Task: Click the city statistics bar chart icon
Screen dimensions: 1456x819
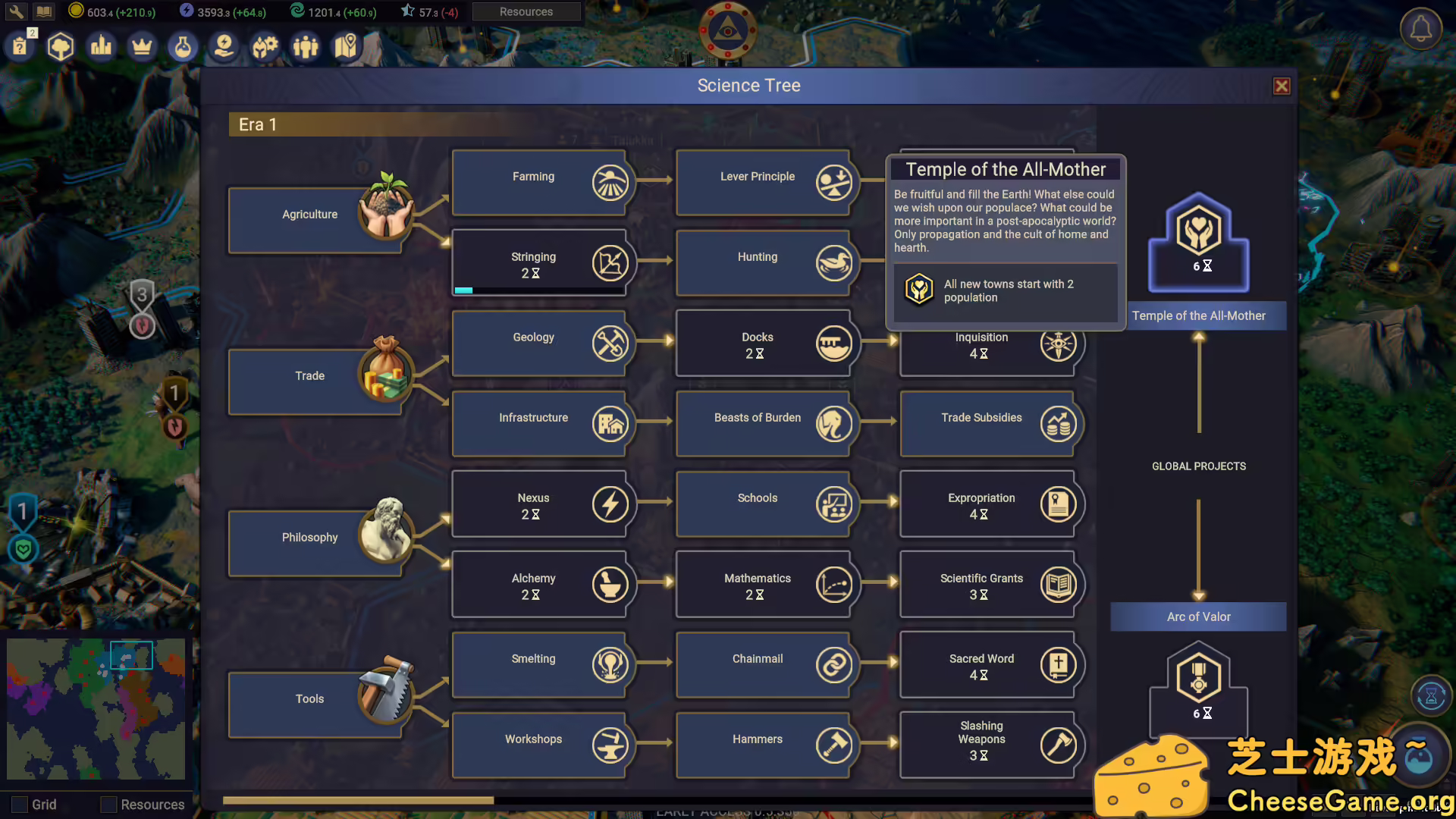Action: click(101, 46)
